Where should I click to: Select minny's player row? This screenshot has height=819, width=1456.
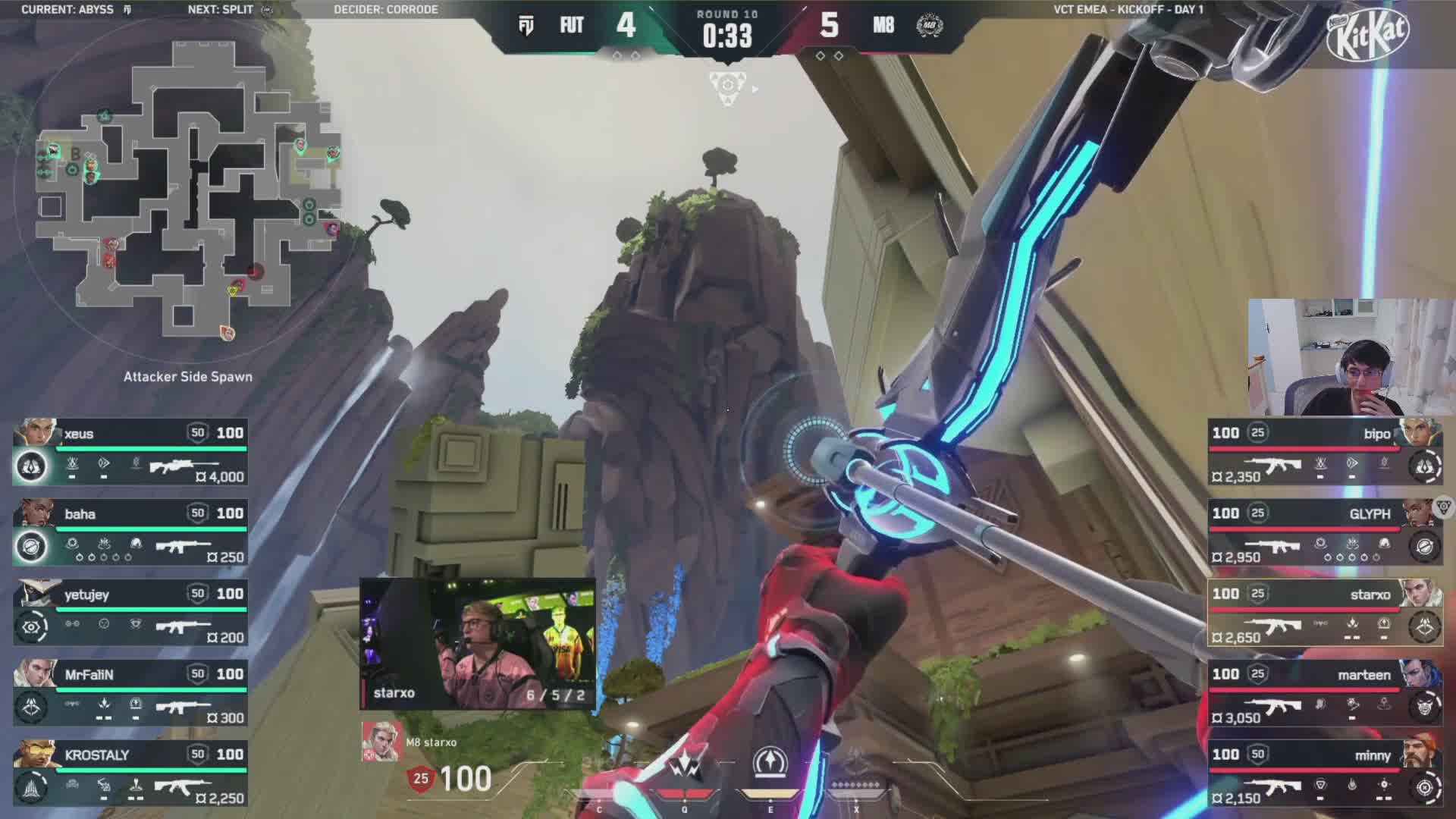[1325, 773]
